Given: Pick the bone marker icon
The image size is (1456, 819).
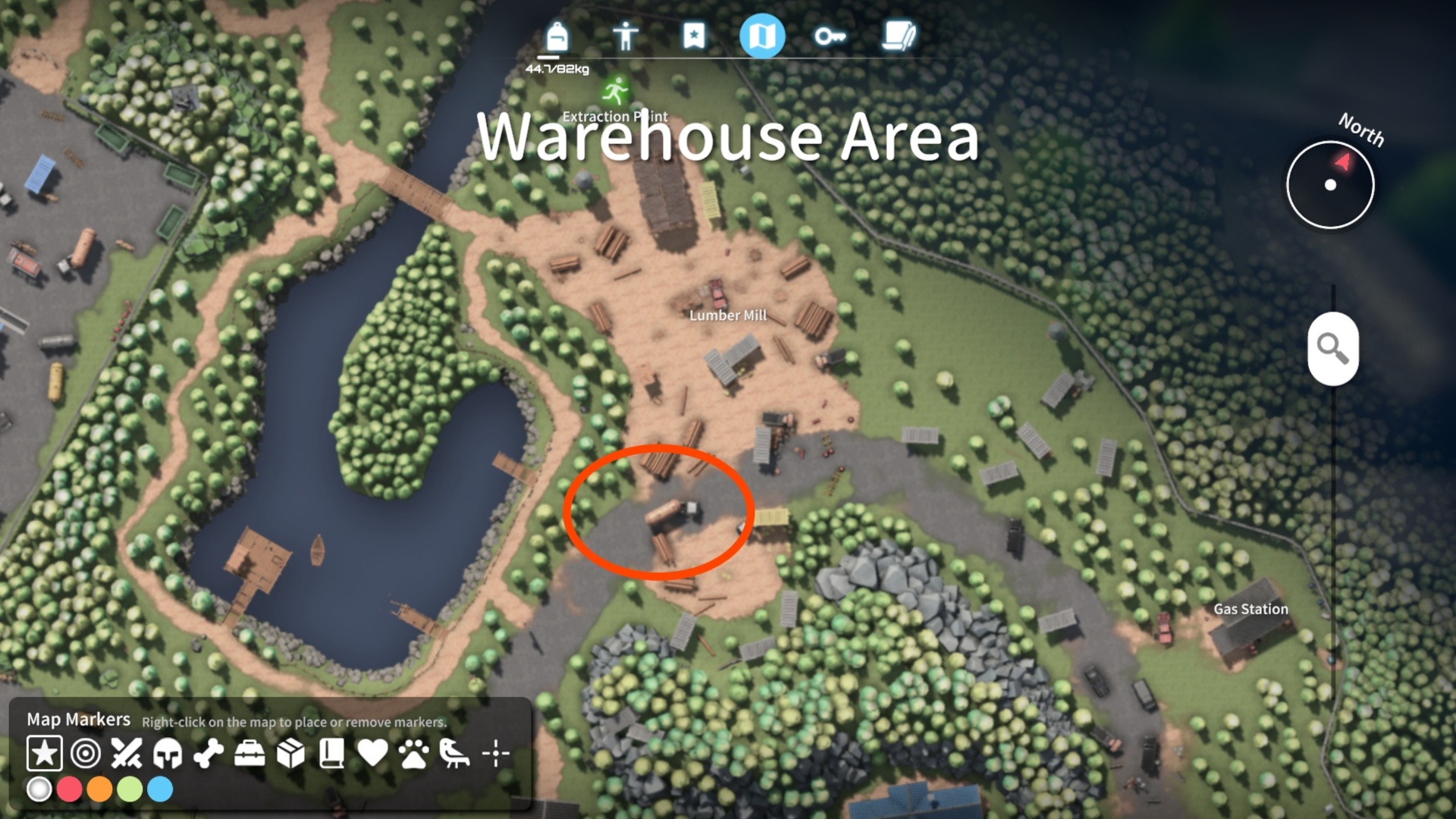Looking at the screenshot, I should coord(207,754).
